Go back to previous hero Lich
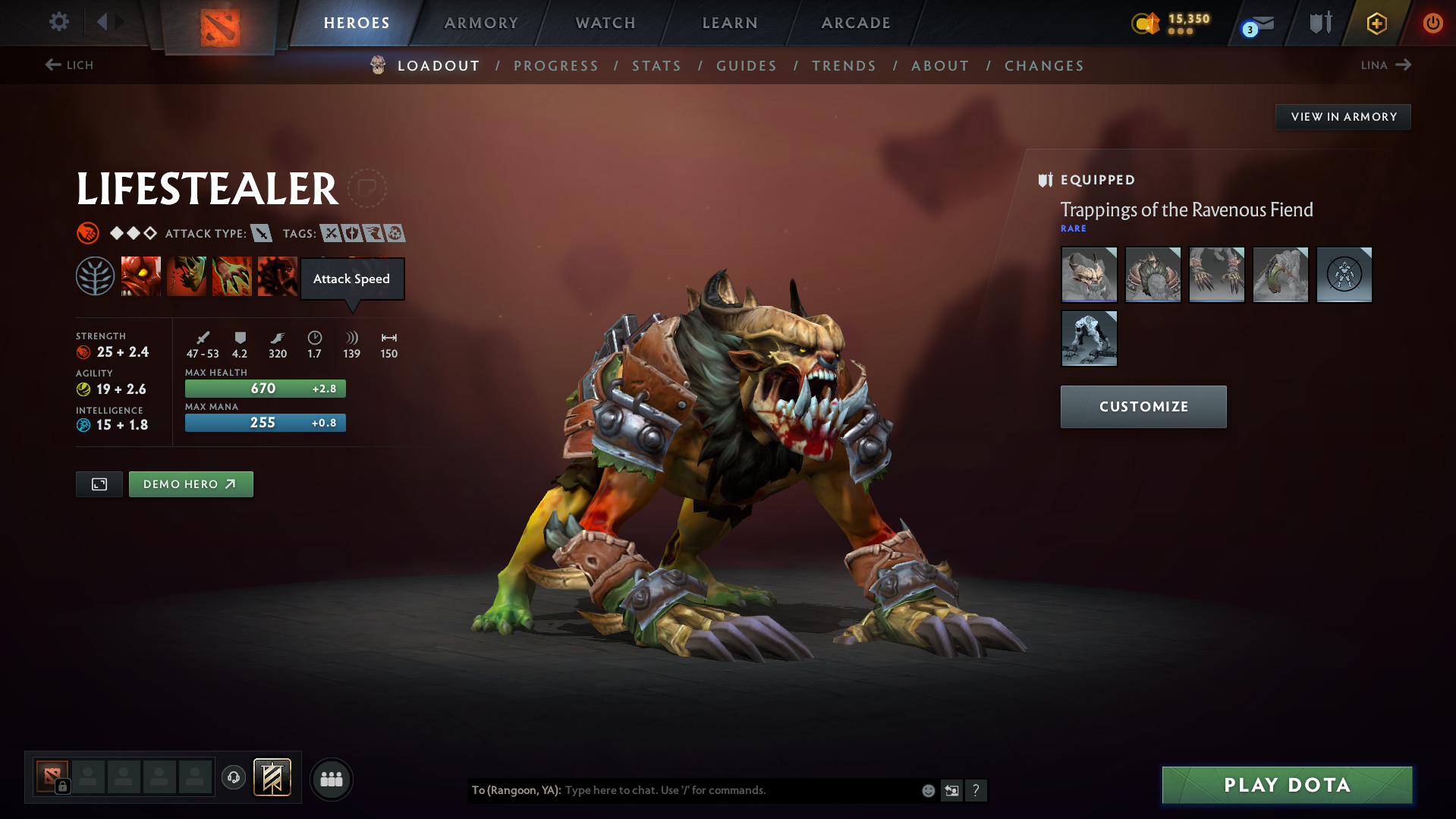The height and width of the screenshot is (819, 1456). click(x=69, y=65)
